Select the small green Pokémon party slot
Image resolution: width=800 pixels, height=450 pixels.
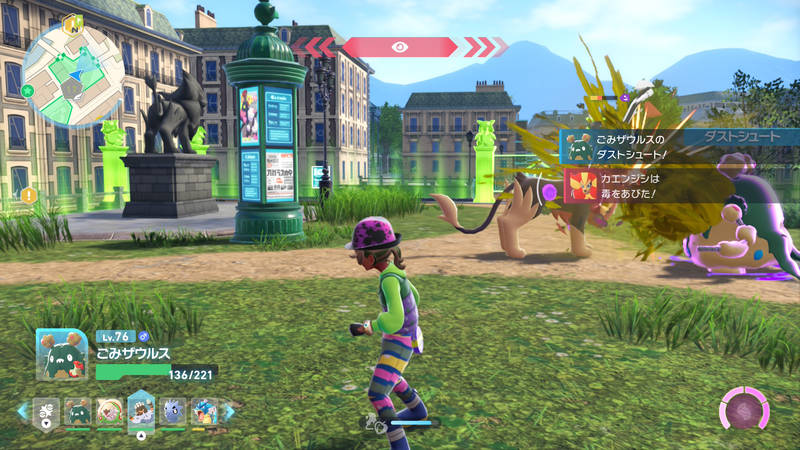(76, 411)
